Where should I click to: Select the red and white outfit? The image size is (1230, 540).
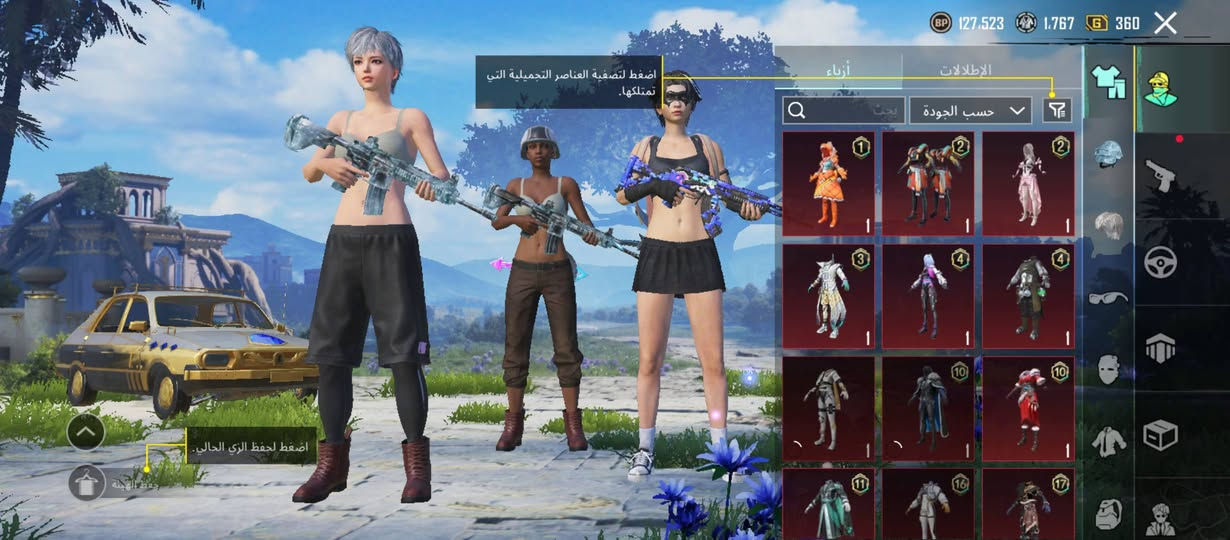click(1028, 408)
